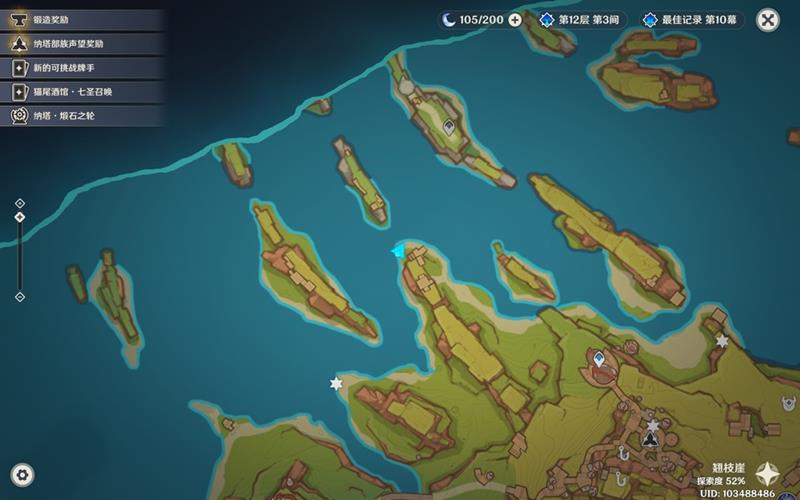Select the teleport waypoint above the village
The width and height of the screenshot is (800, 500).
coord(599,357)
